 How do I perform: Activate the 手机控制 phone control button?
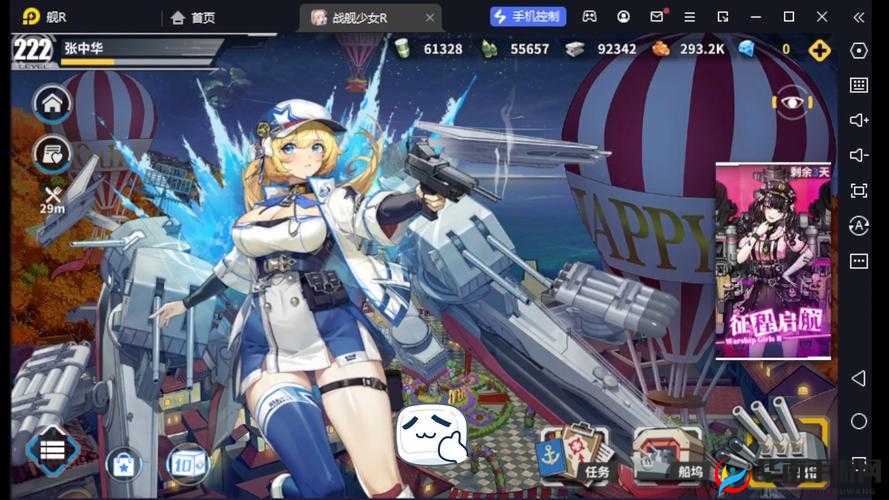click(x=529, y=16)
